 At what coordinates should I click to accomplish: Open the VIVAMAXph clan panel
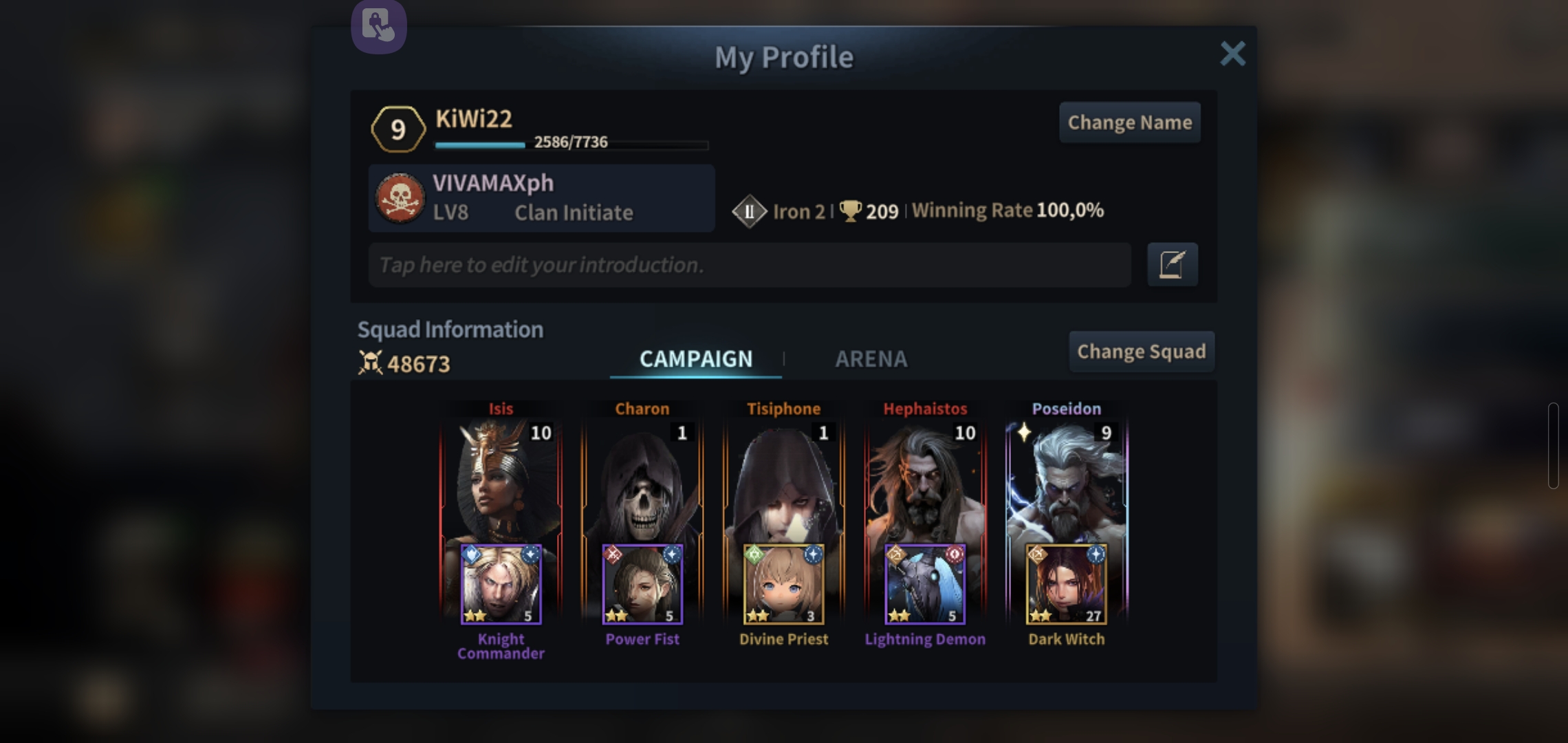click(541, 198)
